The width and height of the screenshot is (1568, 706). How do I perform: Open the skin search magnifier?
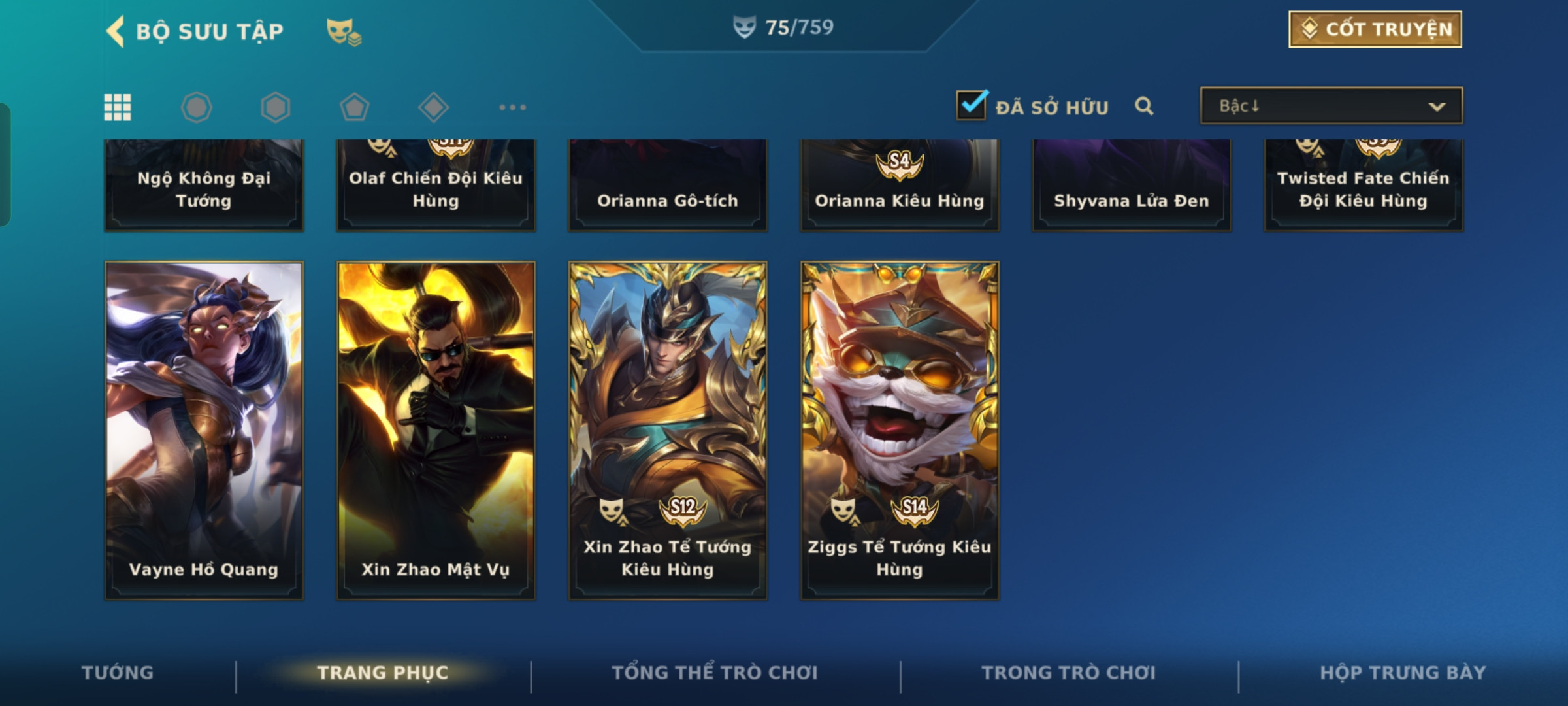point(1143,106)
